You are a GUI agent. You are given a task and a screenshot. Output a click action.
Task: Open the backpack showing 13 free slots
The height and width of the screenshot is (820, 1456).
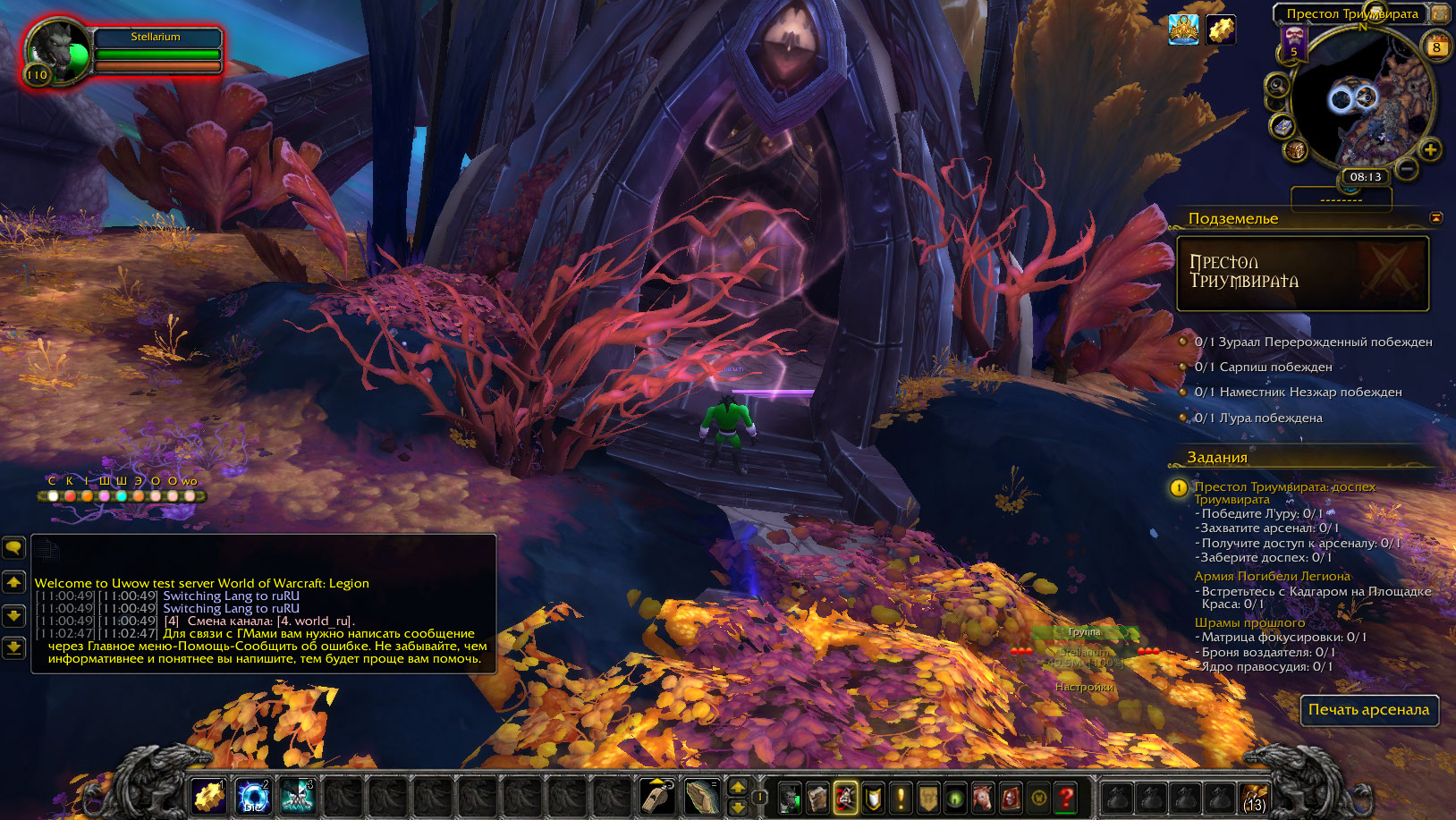(x=1253, y=797)
